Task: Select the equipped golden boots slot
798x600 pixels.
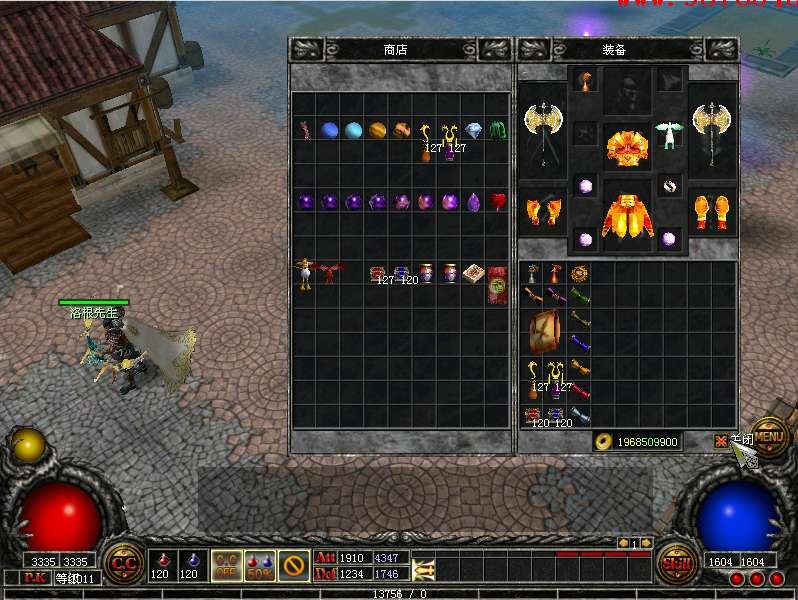Action: [713, 212]
